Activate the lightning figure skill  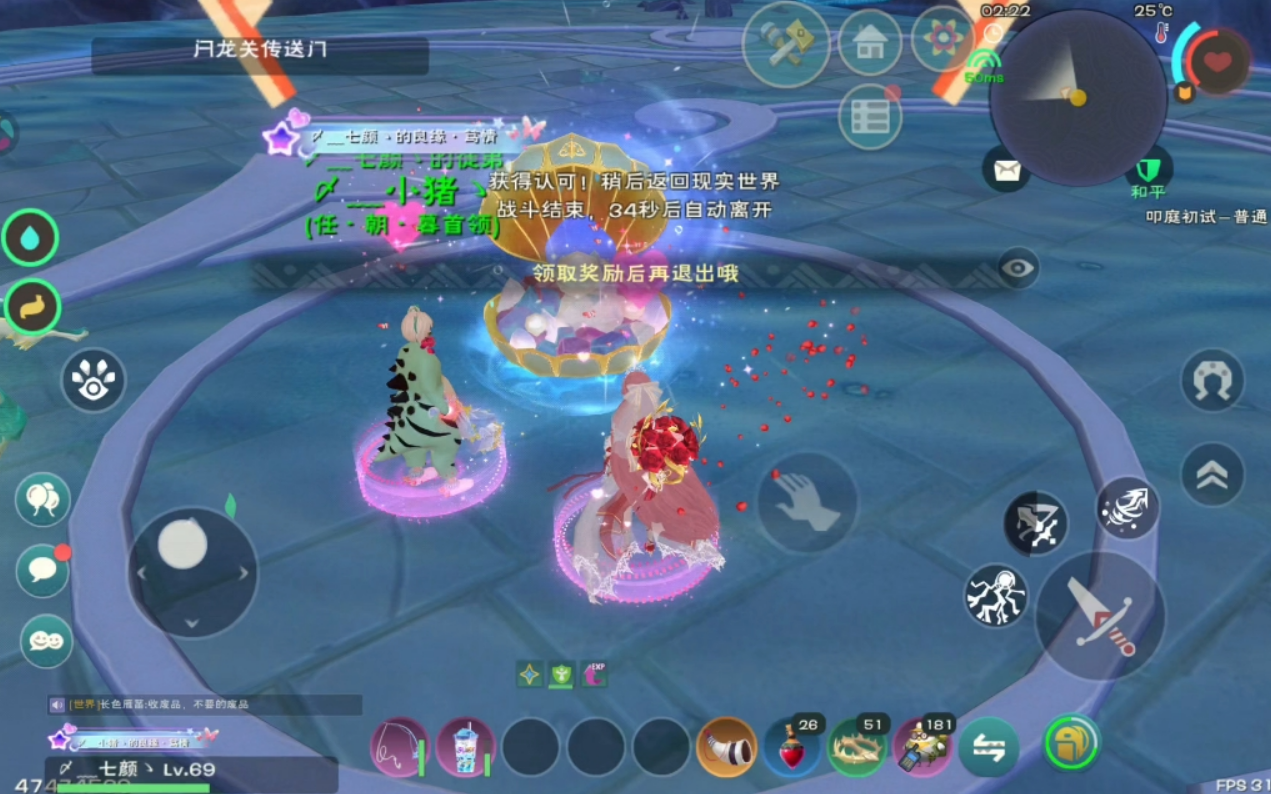click(x=996, y=596)
